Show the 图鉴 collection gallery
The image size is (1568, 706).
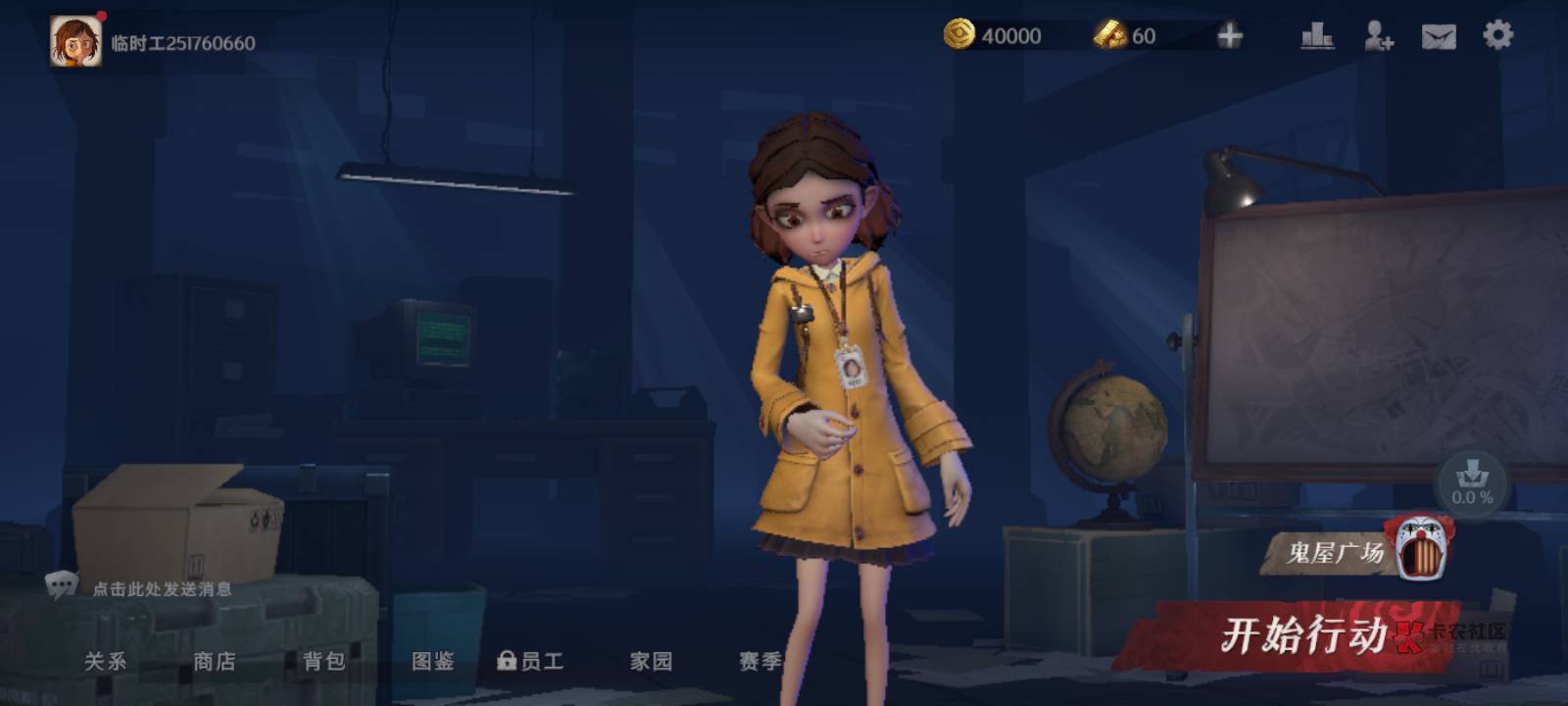click(x=433, y=661)
